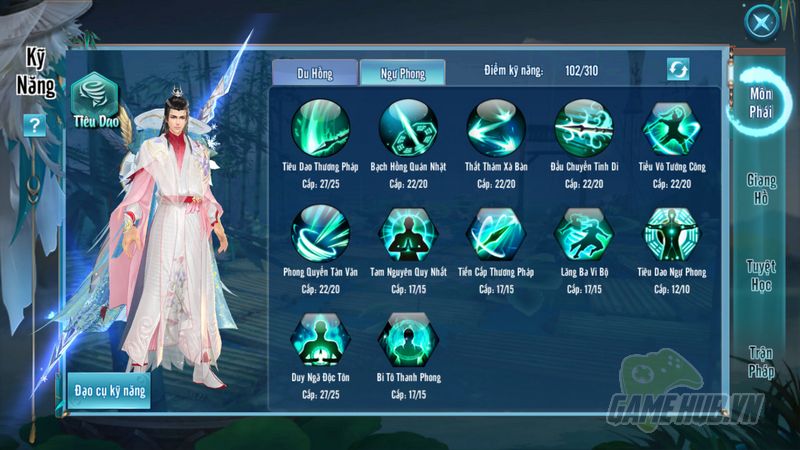The width and height of the screenshot is (800, 450).
Task: Reset skill points with refresh button
Action: (679, 69)
